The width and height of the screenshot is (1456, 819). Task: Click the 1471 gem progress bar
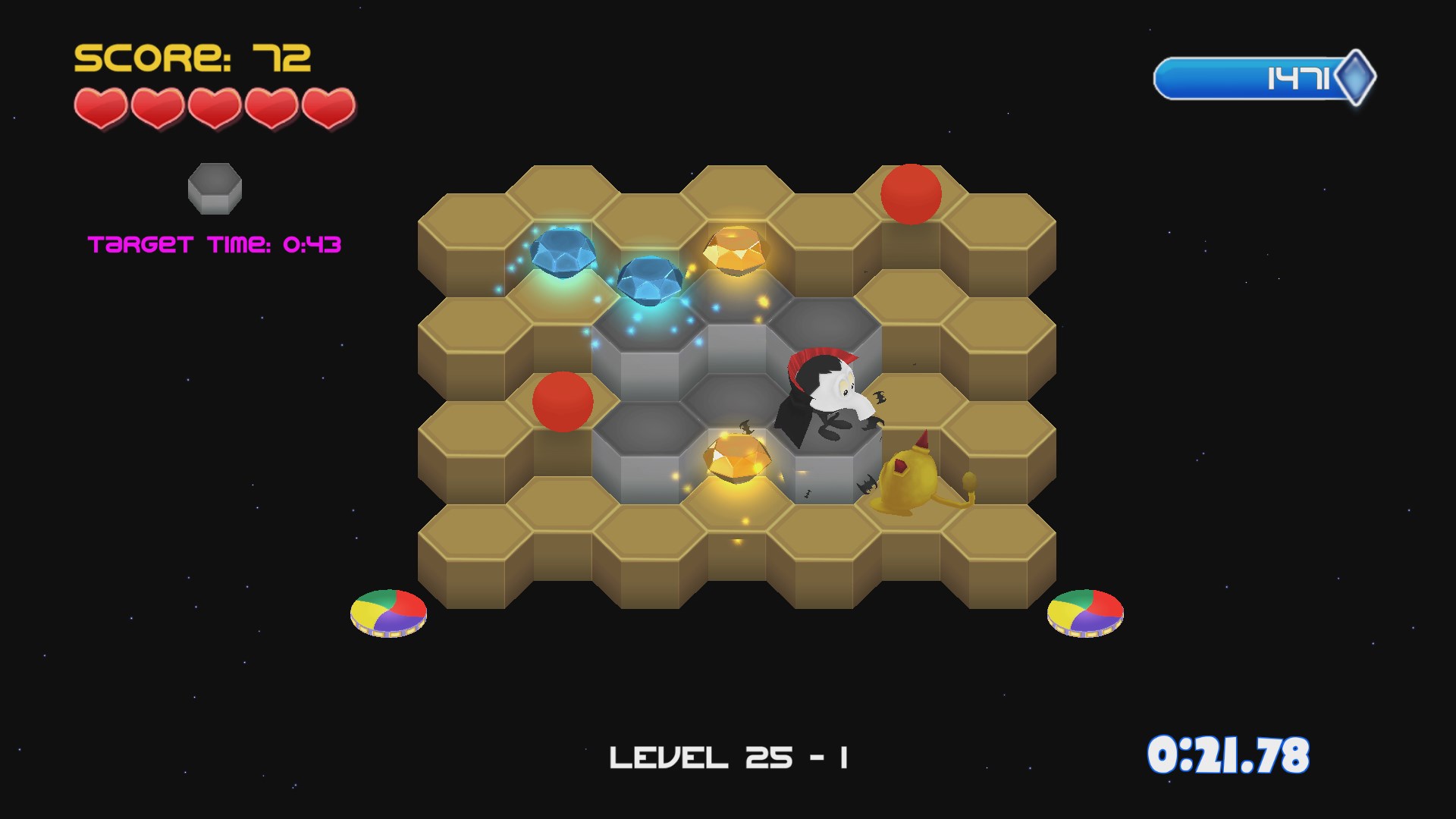pos(1251,76)
